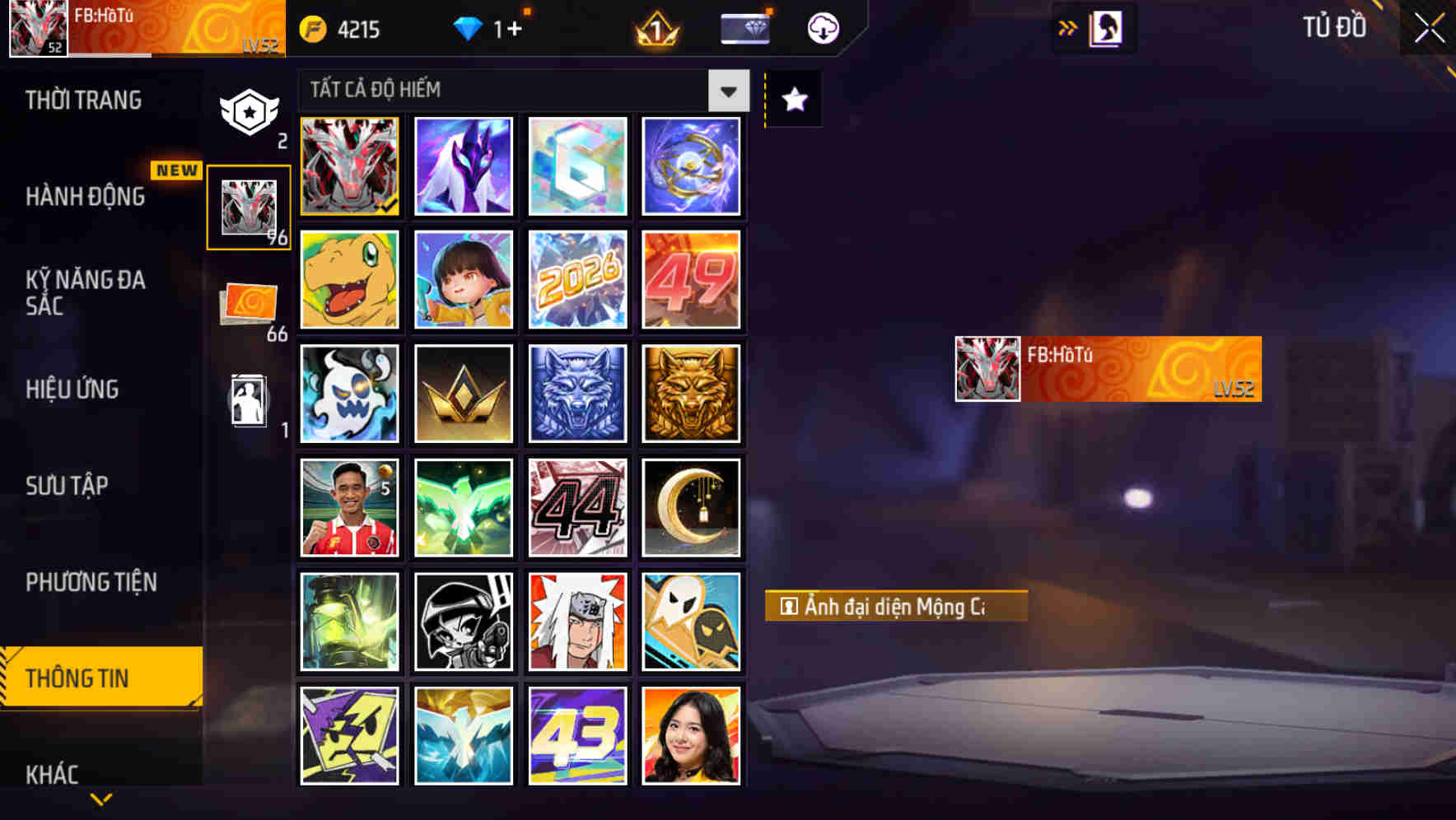Viewport: 1456px width, 820px height.
Task: Click the dropdown arrow on the rarity filter
Action: [x=726, y=91]
